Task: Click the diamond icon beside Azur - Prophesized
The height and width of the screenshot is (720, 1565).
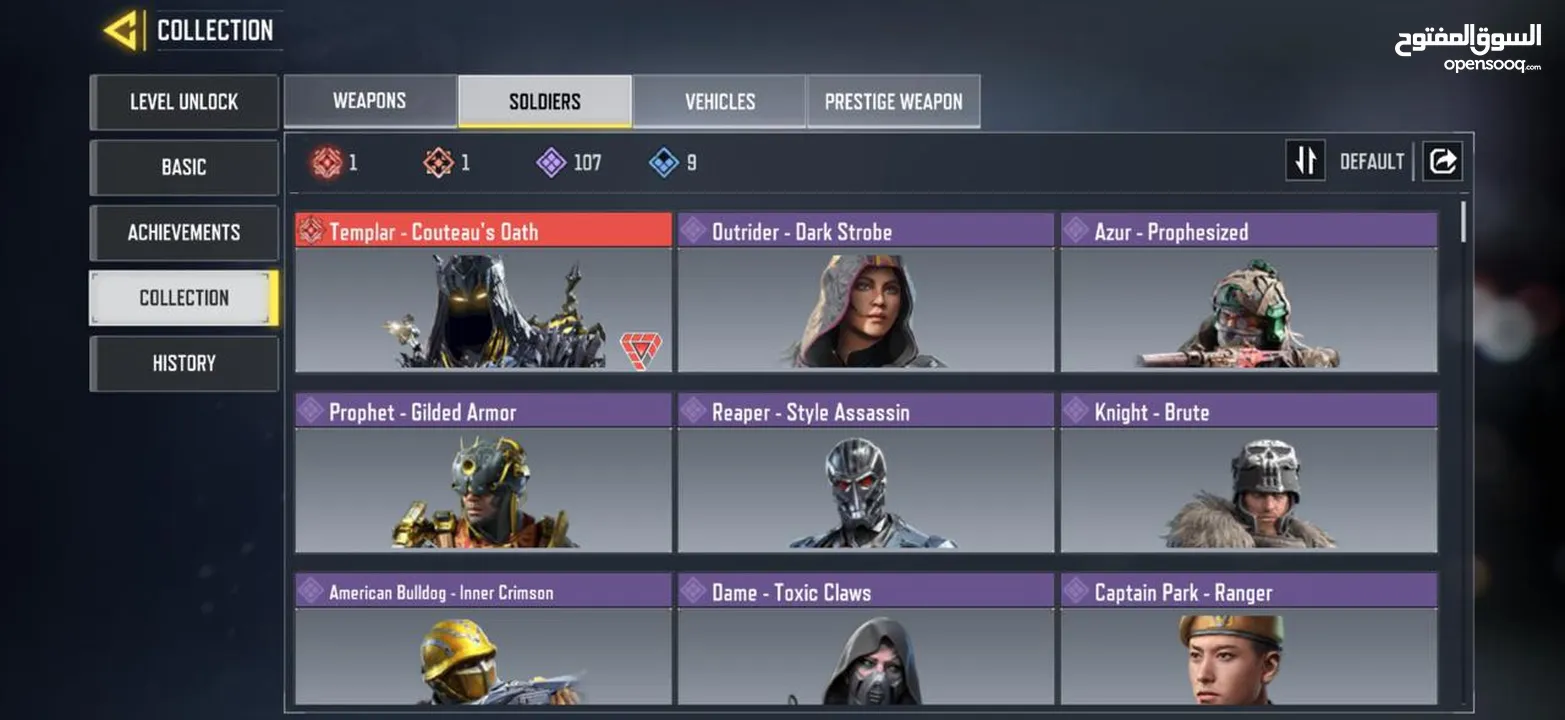Action: tap(1077, 231)
